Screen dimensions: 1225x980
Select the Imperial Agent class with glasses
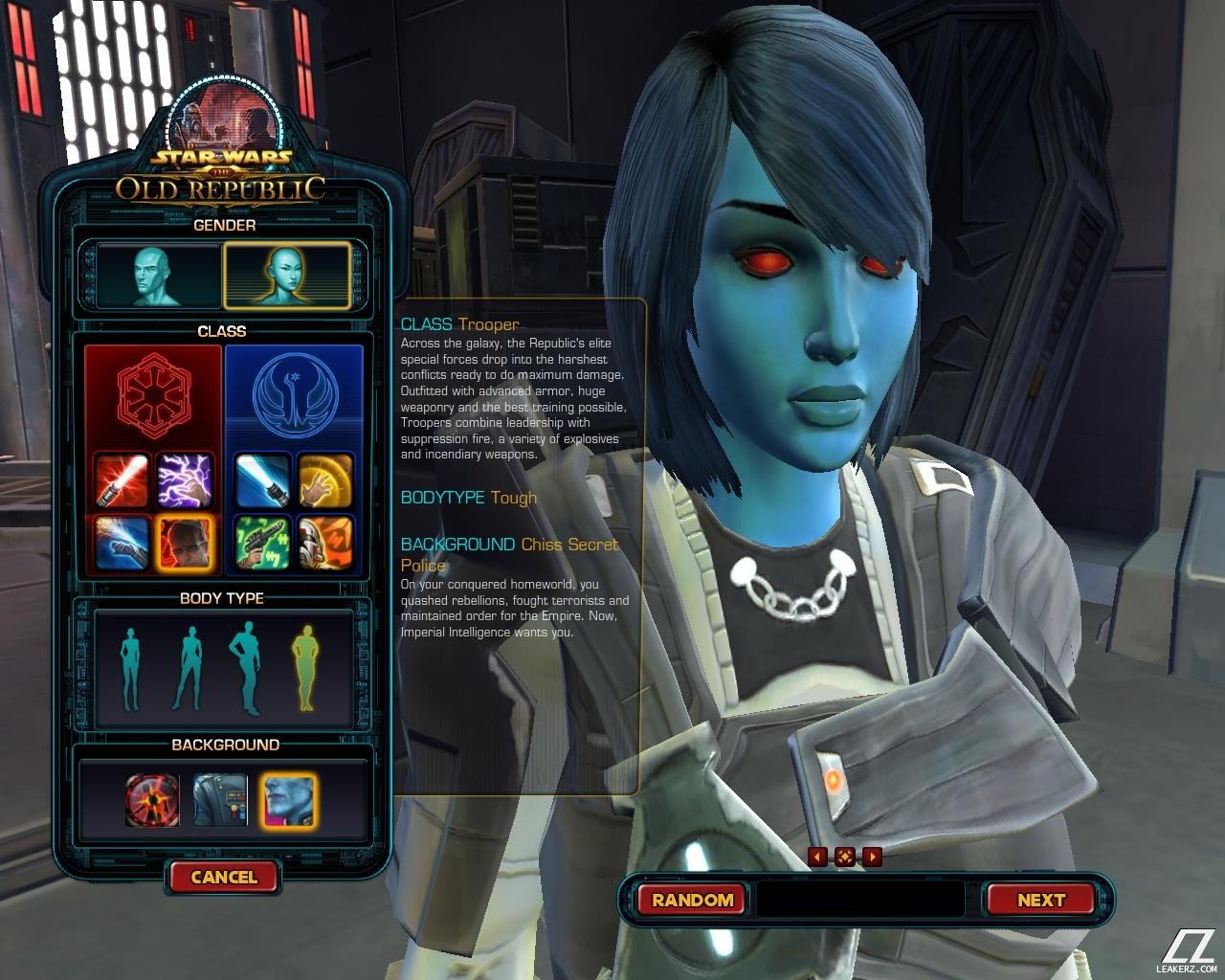tap(185, 543)
